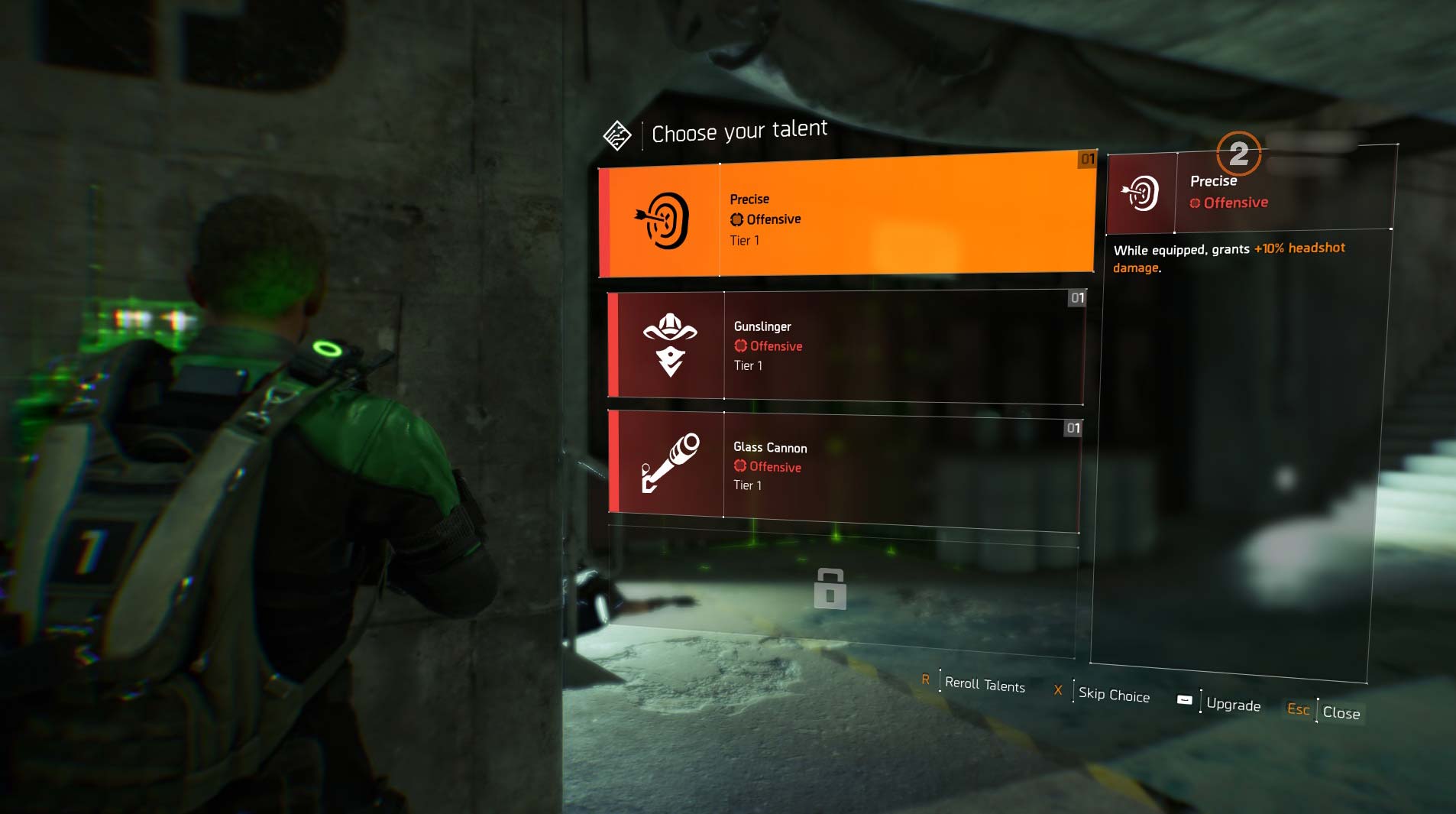Choose the Gunslinger talent card
Viewport: 1456px width, 814px height.
coord(846,346)
